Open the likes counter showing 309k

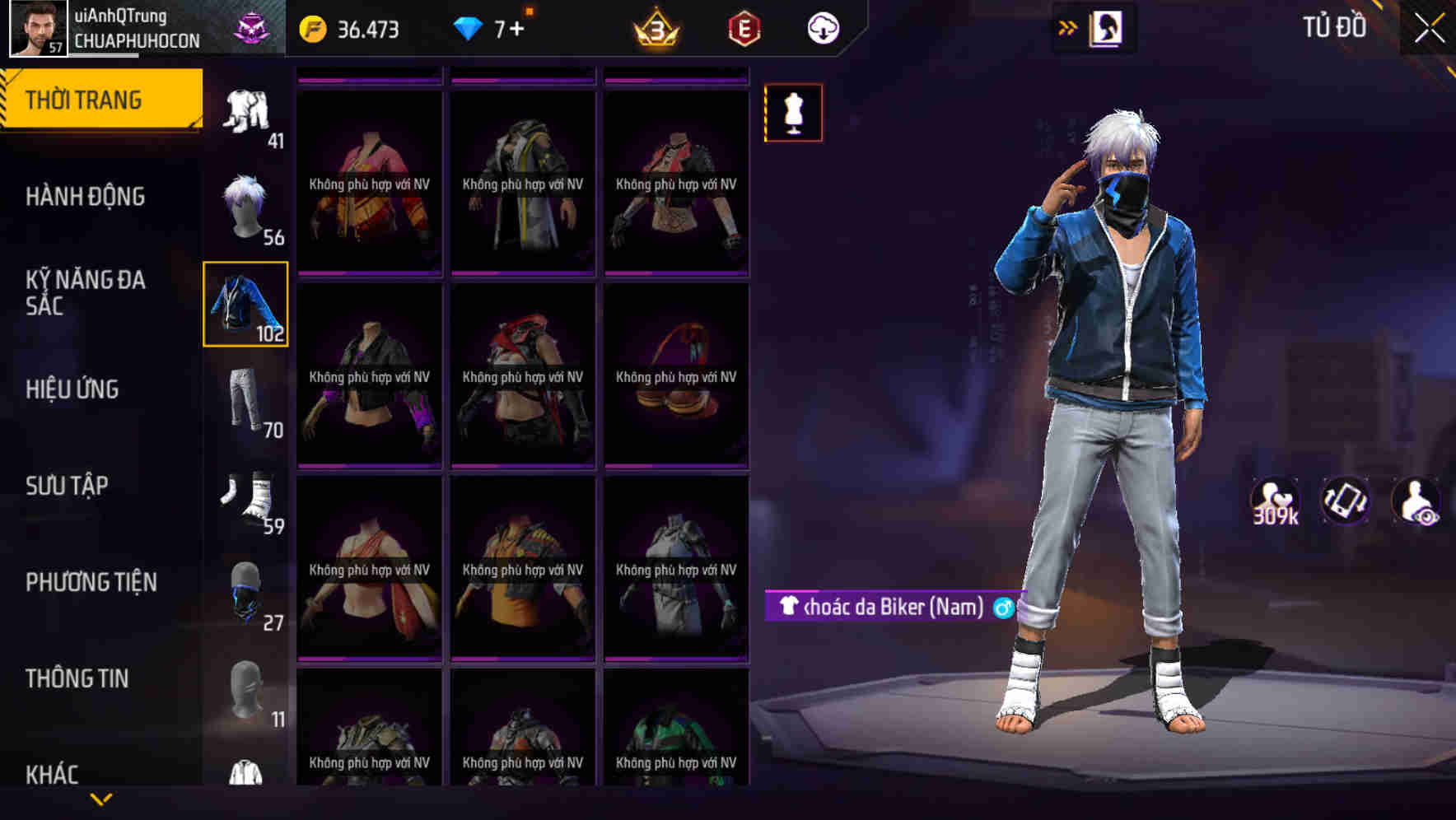coord(1273,501)
